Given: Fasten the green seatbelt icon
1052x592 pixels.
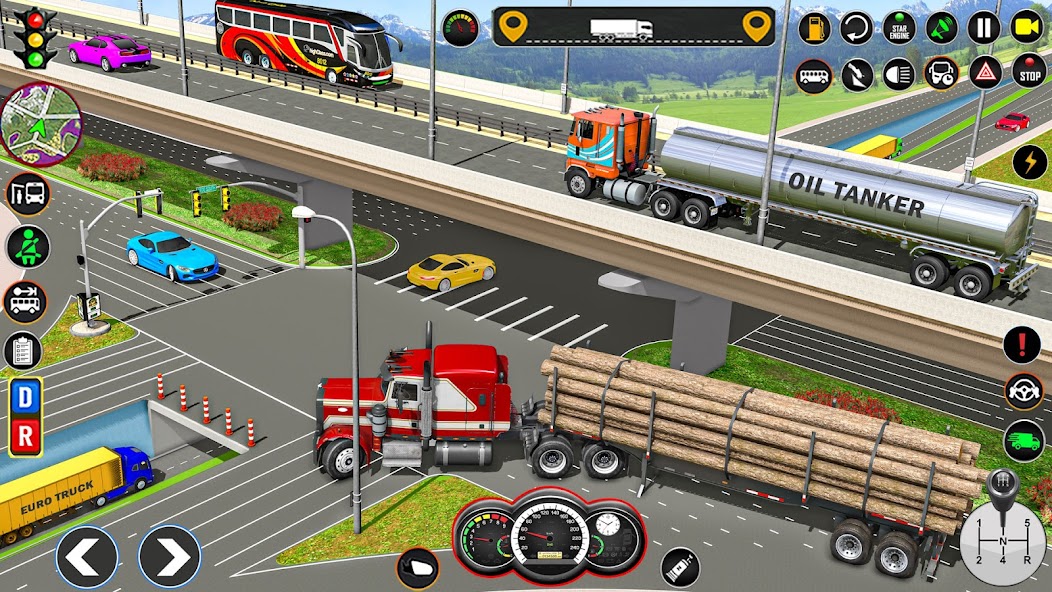Looking at the screenshot, I should tap(27, 246).
